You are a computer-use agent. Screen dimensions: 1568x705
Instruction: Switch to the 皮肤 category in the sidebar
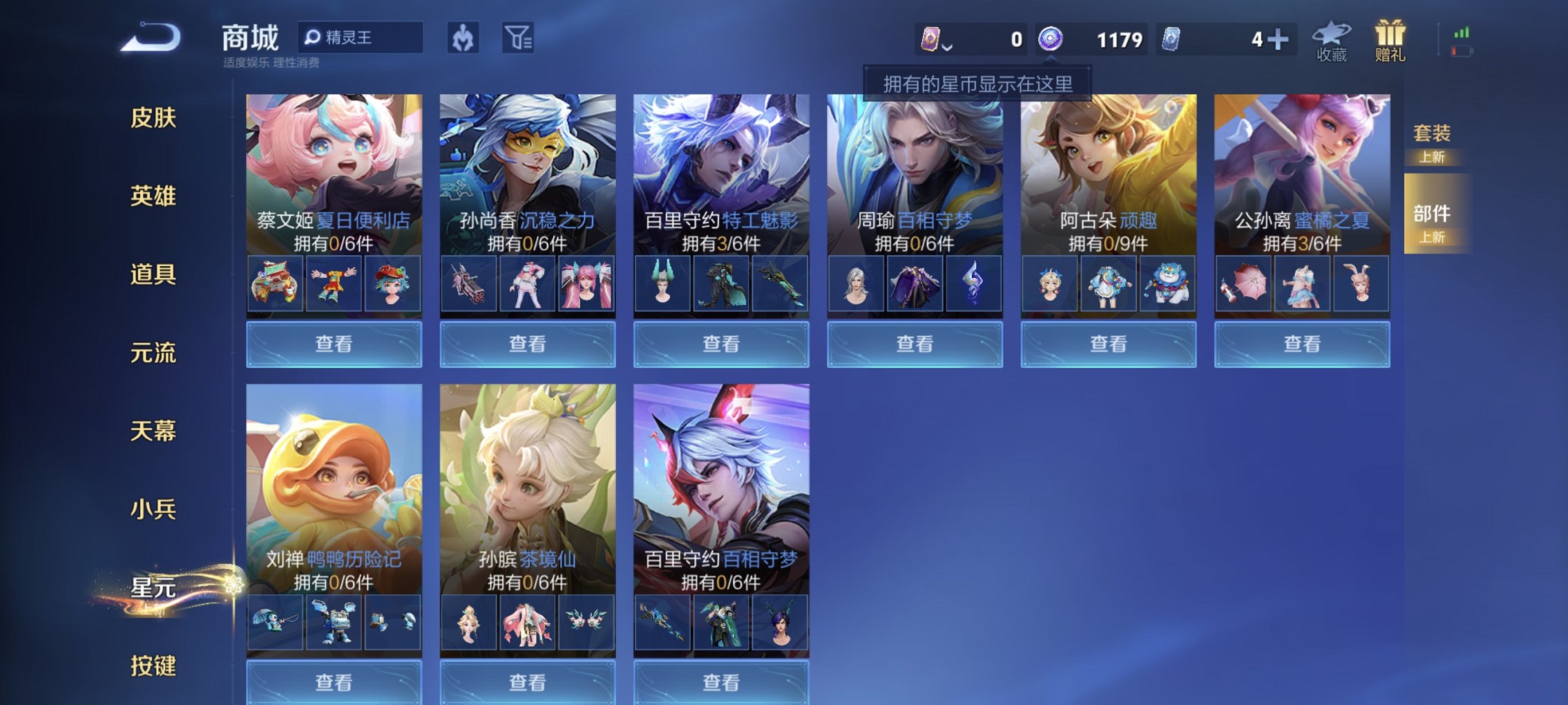click(x=153, y=118)
